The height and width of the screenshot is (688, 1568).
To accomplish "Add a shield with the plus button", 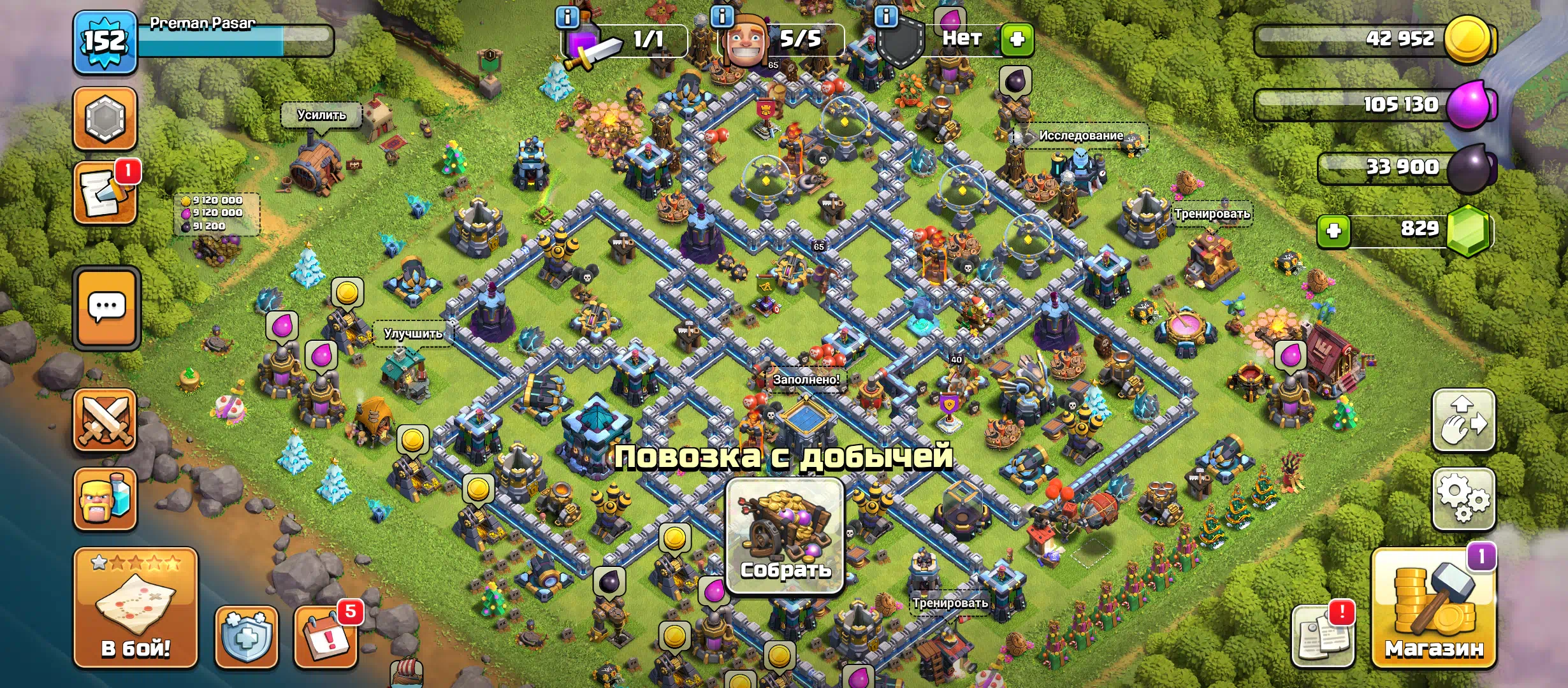I will click(x=1017, y=39).
